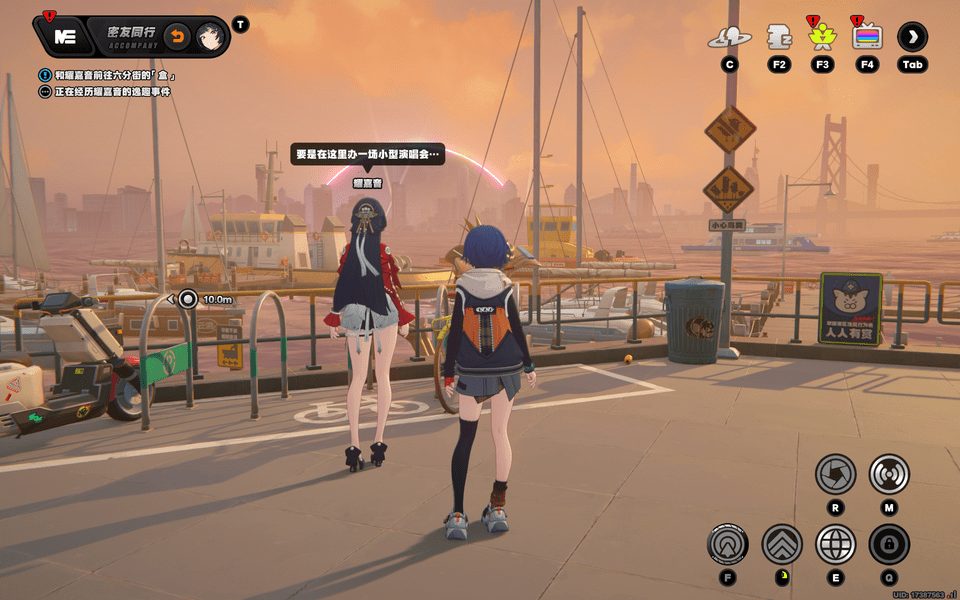Select the 10.0m waypoint distance marker
This screenshot has width=960, height=600.
click(188, 298)
